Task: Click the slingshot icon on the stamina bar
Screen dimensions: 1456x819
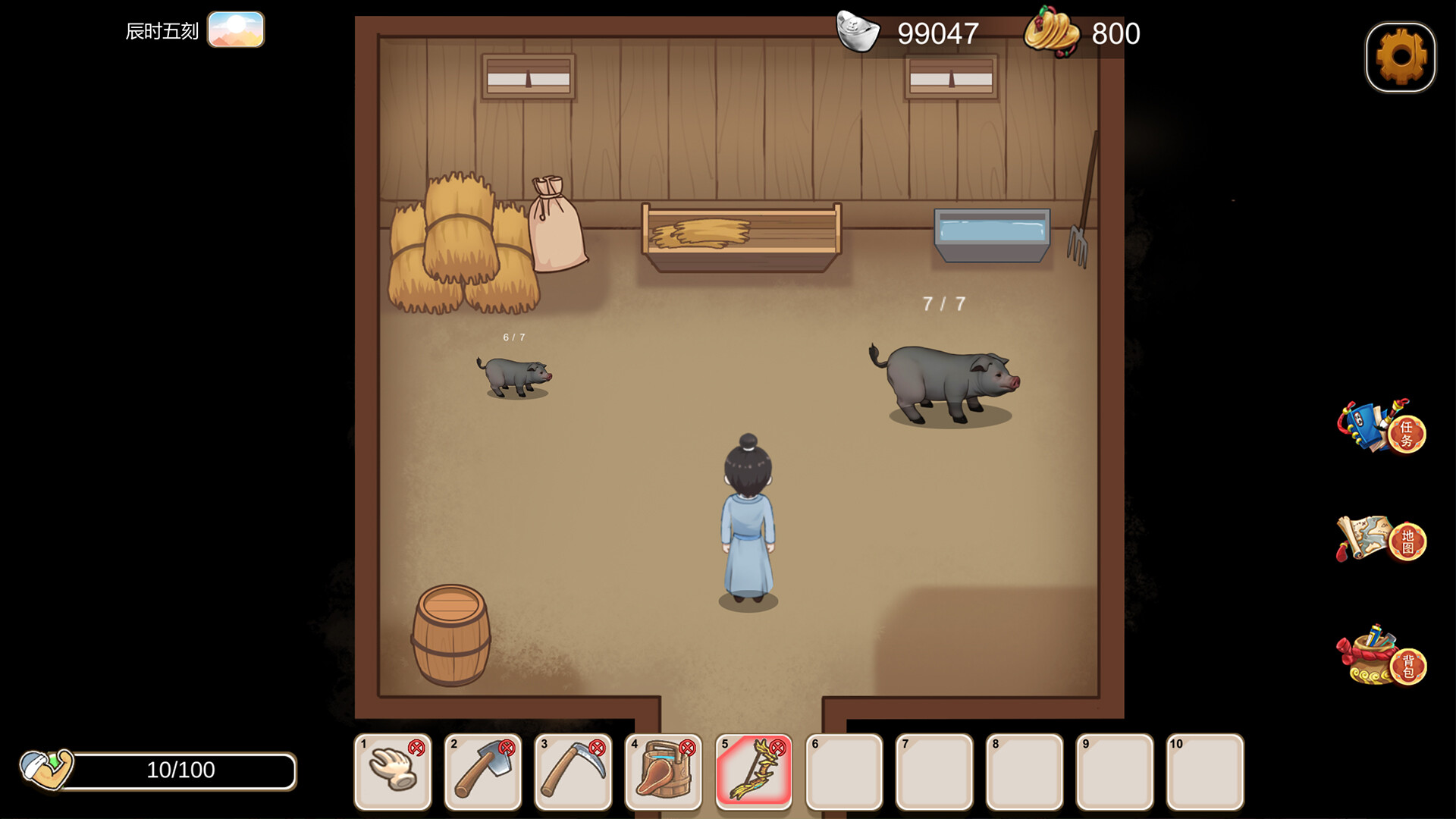Action: coord(47,770)
